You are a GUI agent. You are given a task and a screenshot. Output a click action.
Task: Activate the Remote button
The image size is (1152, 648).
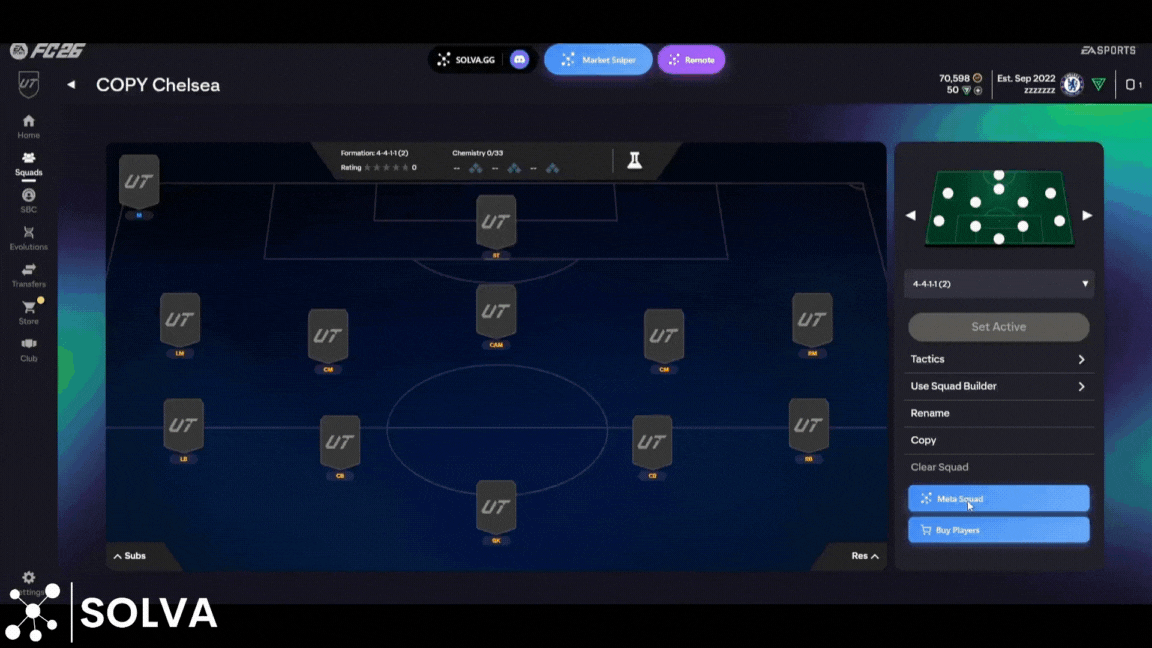(x=691, y=60)
